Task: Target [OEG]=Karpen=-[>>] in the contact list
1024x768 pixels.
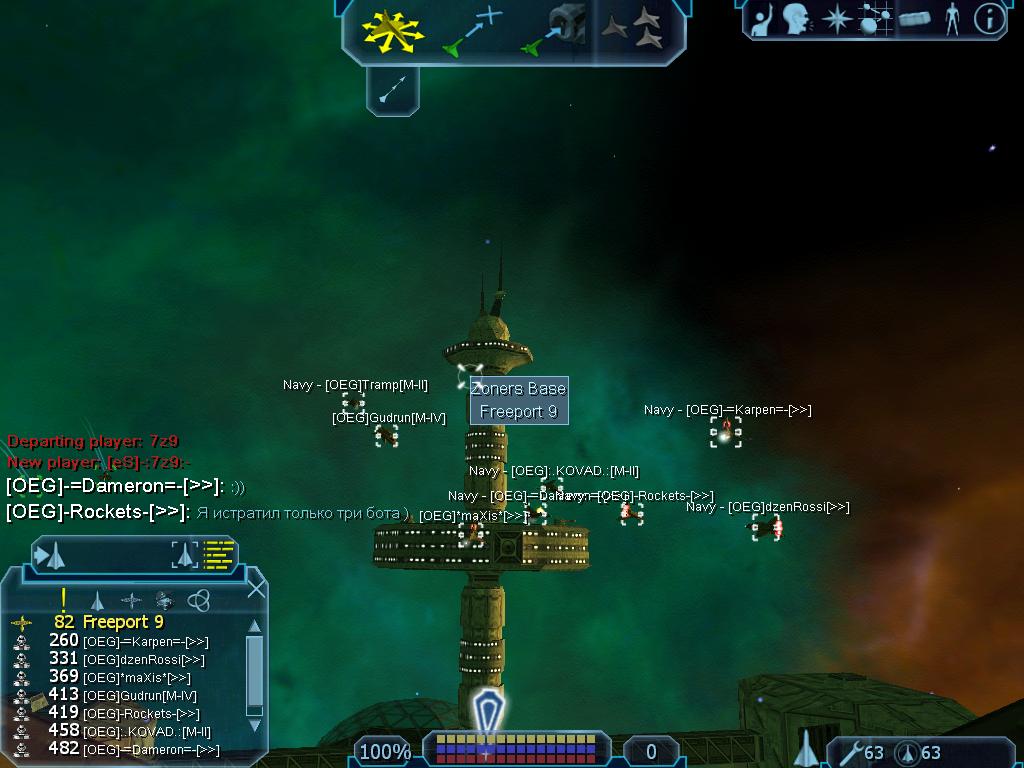Action: 145,641
